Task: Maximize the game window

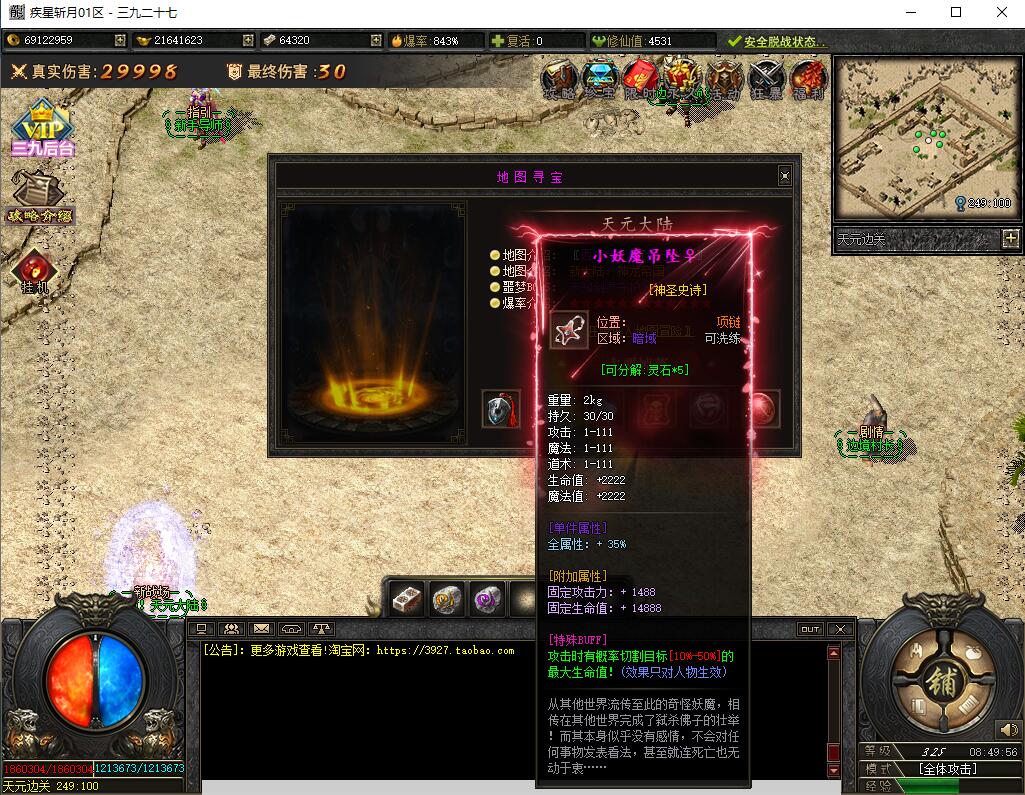Action: point(956,12)
